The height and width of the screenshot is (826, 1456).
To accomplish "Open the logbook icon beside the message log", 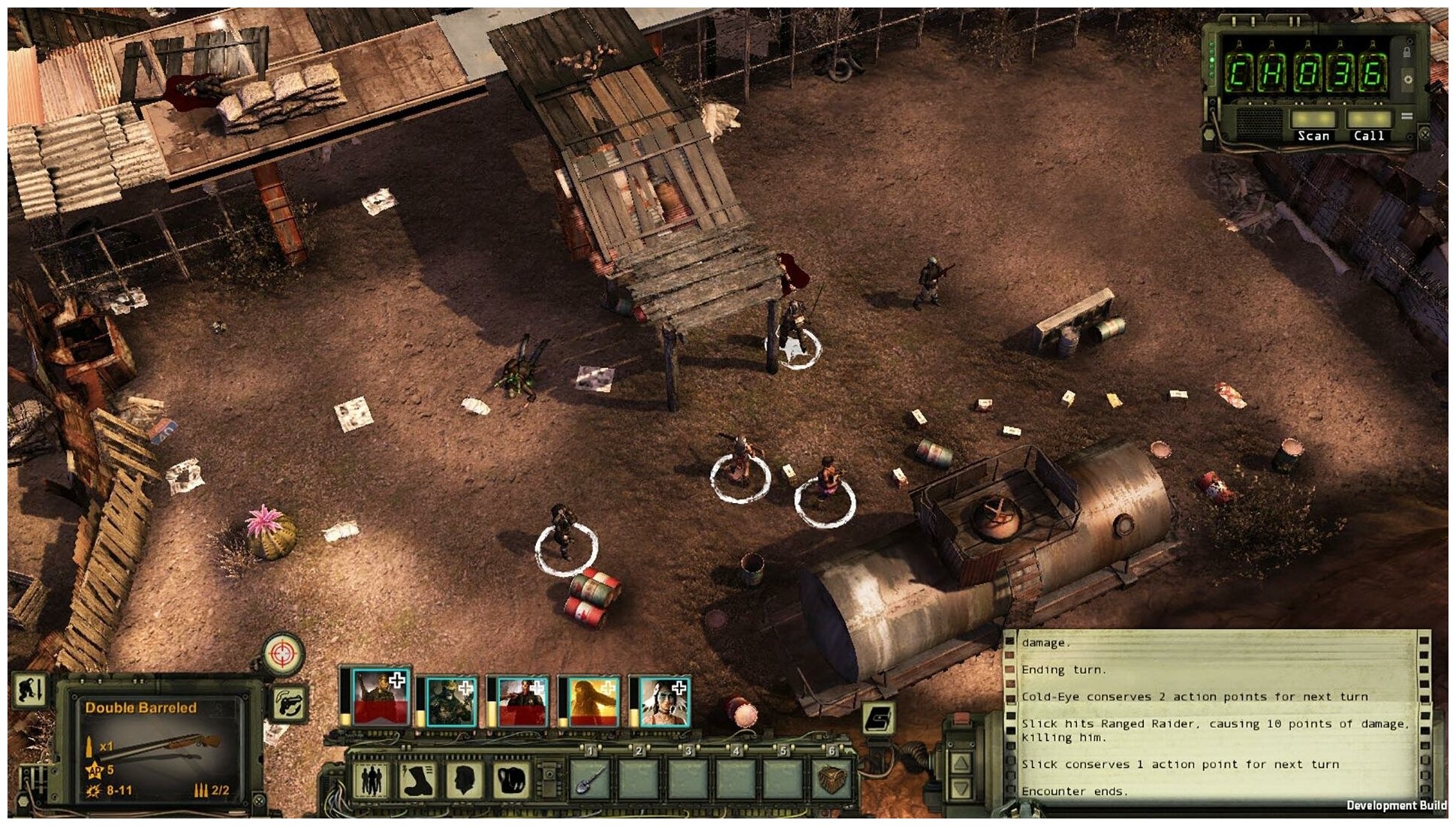I will click(879, 718).
